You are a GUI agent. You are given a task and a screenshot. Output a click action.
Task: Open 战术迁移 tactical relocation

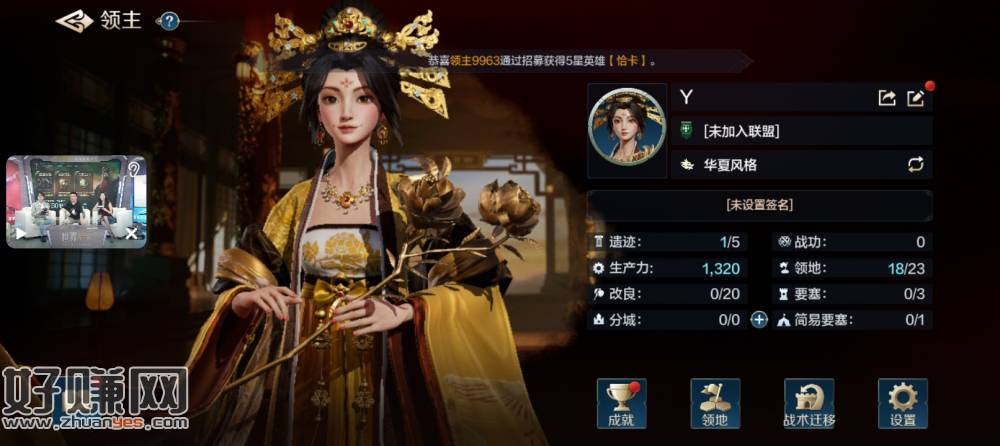pyautogui.click(x=809, y=402)
